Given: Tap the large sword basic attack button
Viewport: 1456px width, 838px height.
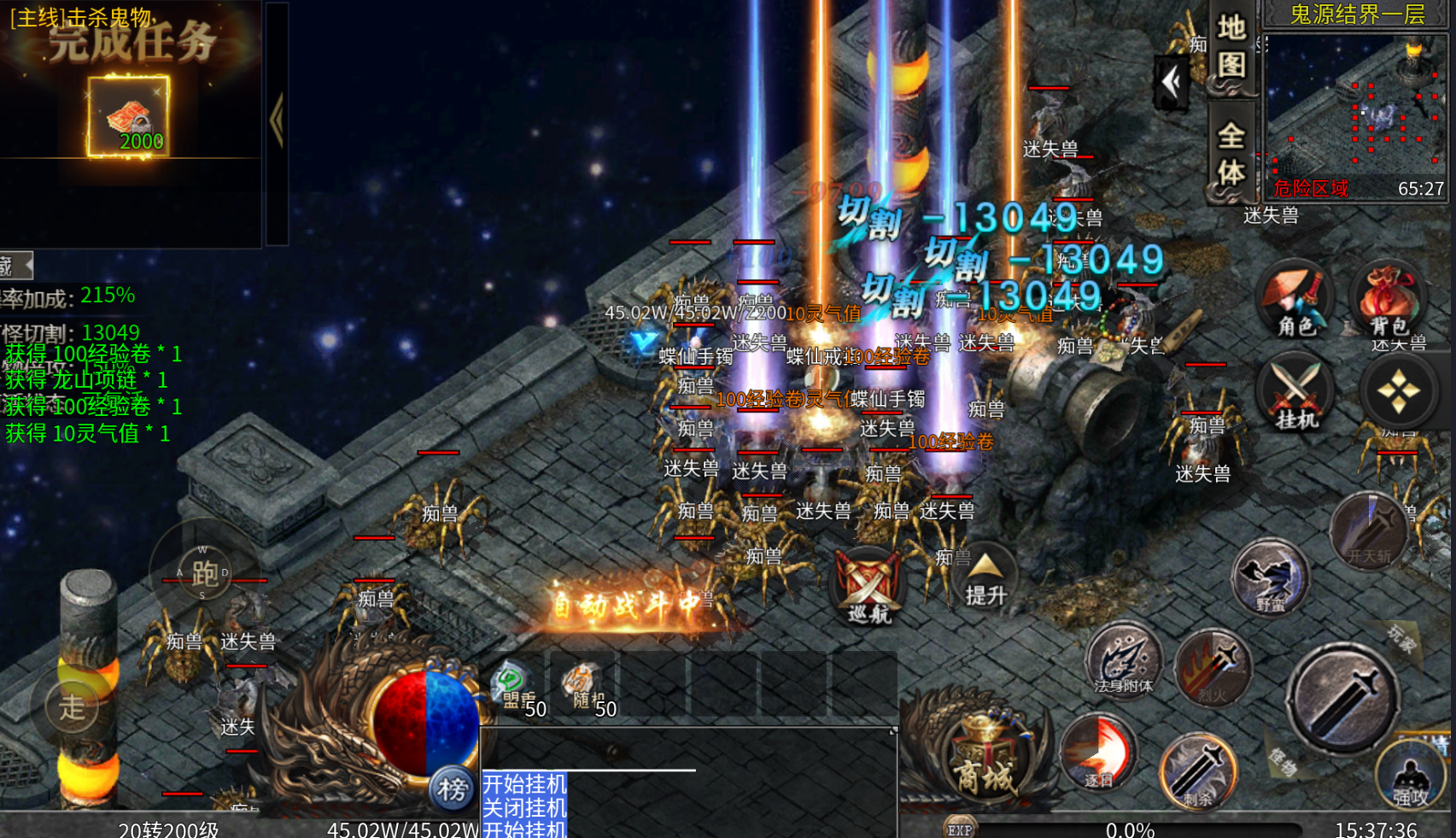Looking at the screenshot, I should click(1342, 698).
